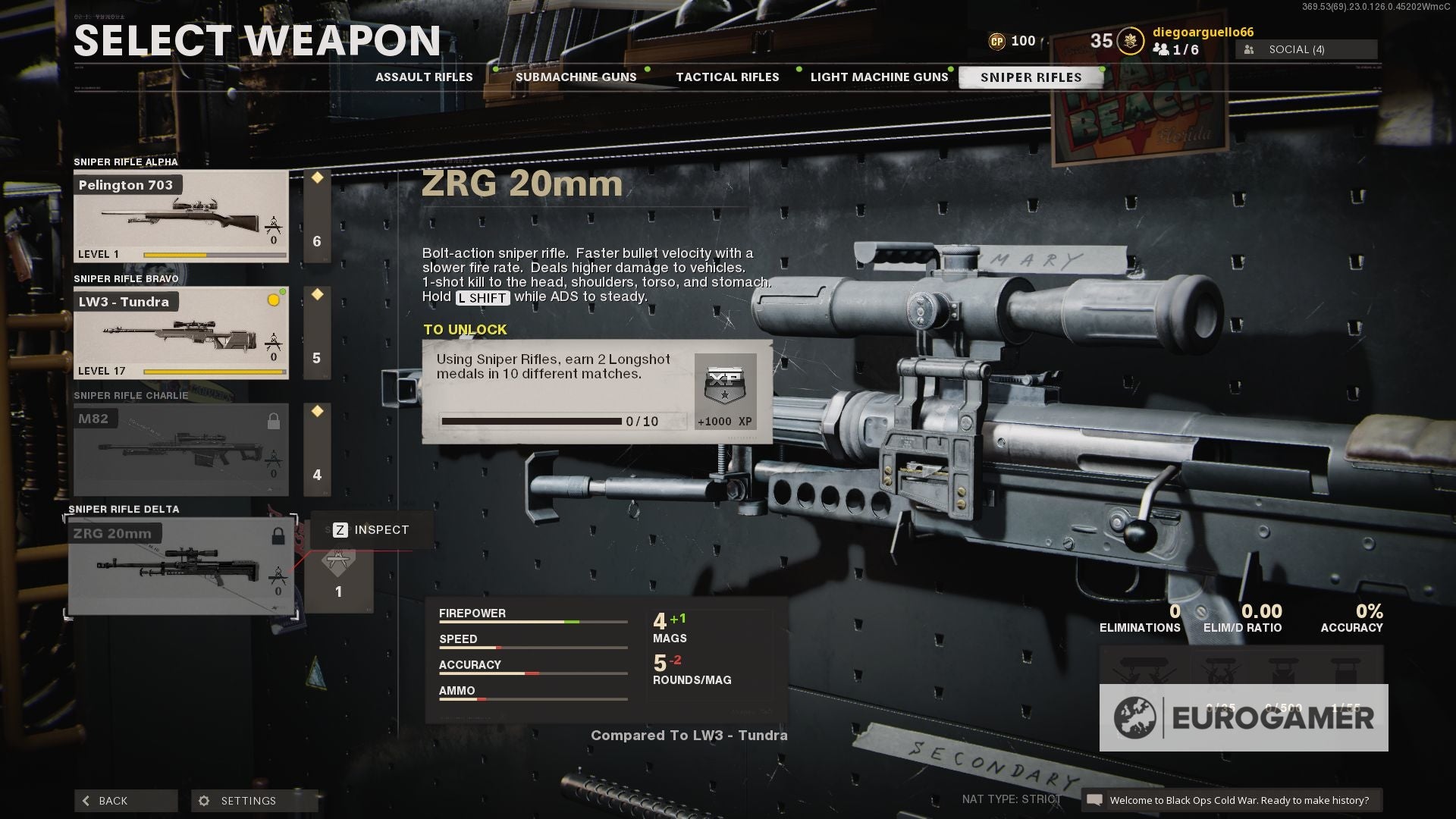Image resolution: width=1456 pixels, height=819 pixels.
Task: Click the party members 1/6 icon
Action: point(1160,49)
